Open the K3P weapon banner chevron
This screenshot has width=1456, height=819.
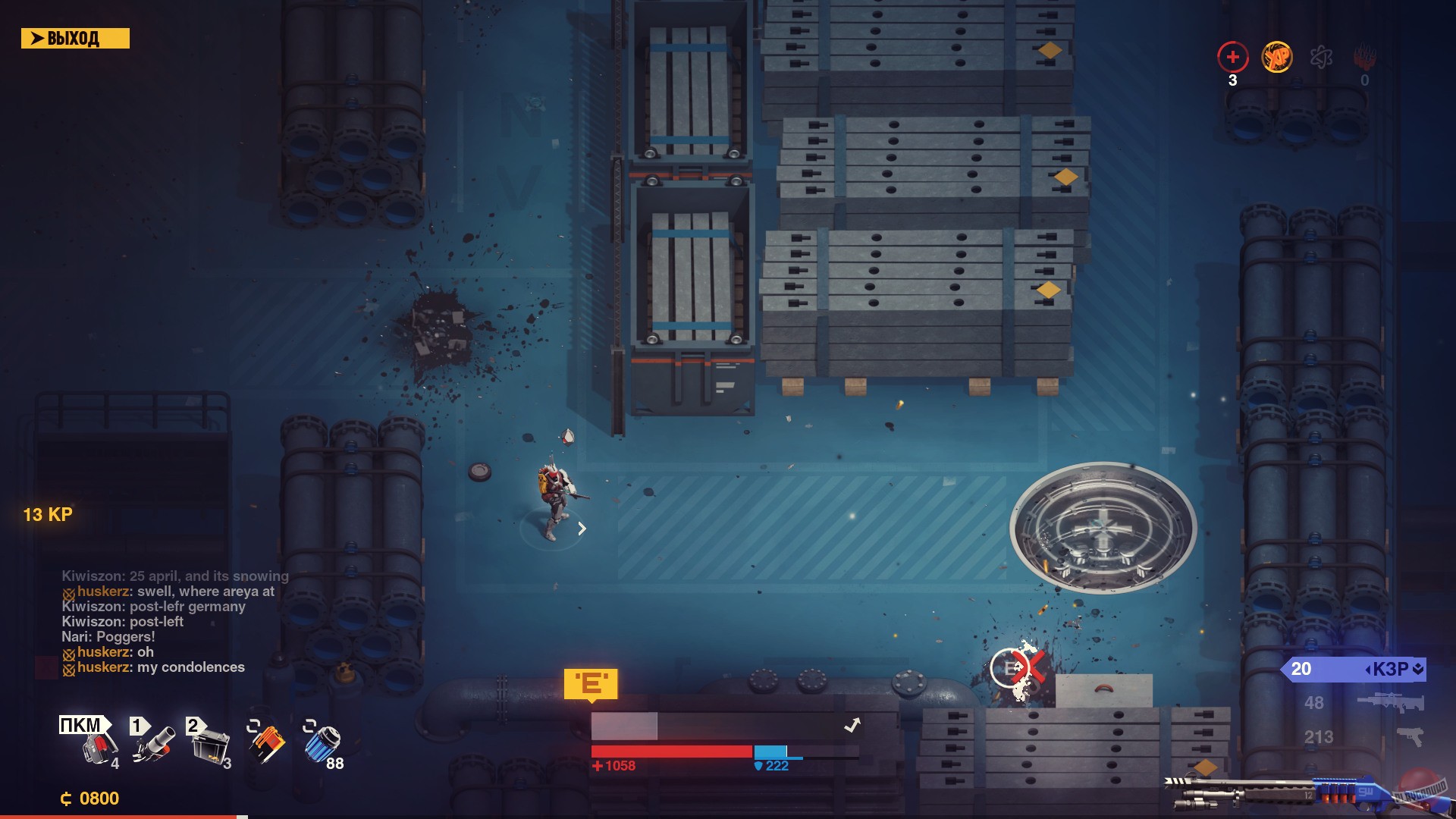pyautogui.click(x=1419, y=670)
